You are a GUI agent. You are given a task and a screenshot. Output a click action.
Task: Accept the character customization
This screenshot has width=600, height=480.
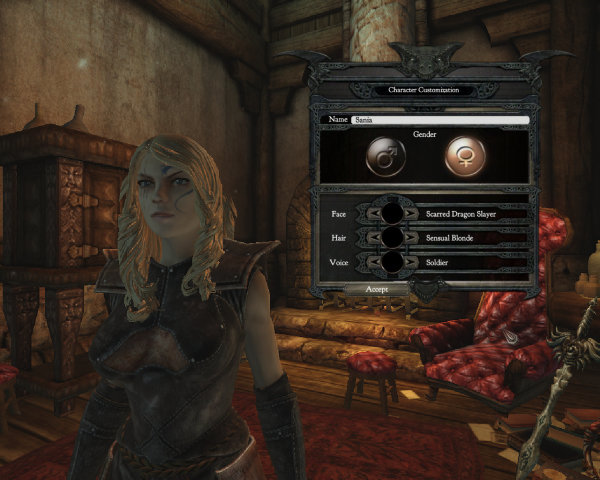(x=377, y=288)
